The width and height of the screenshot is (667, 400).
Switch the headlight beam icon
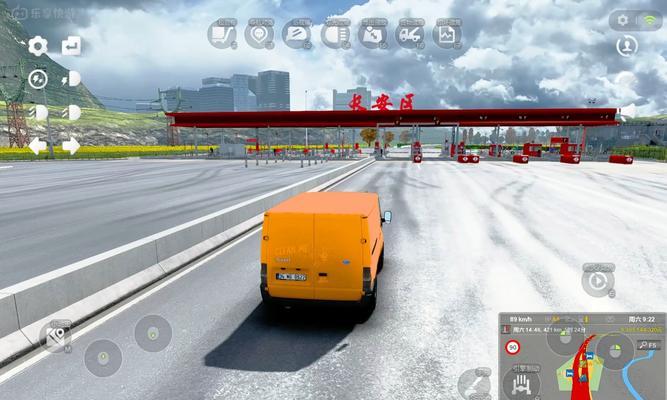335,34
